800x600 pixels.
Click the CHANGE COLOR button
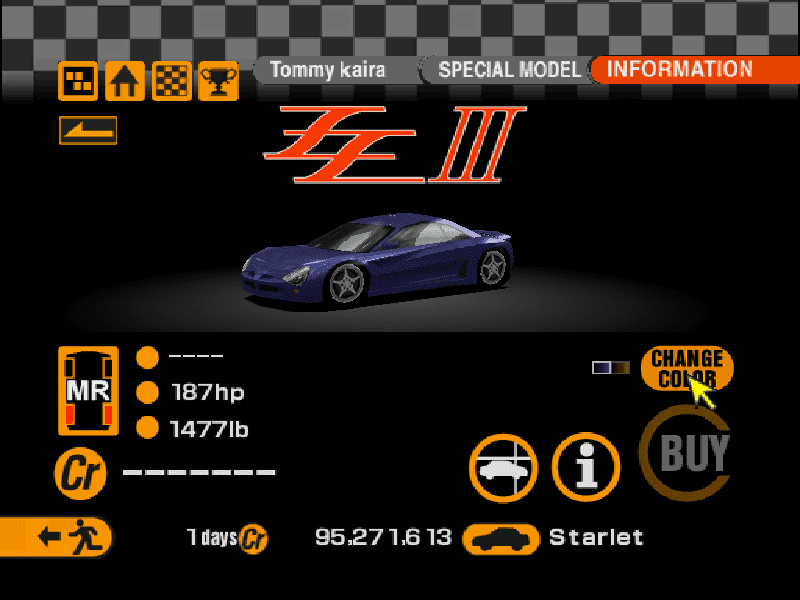click(x=687, y=368)
